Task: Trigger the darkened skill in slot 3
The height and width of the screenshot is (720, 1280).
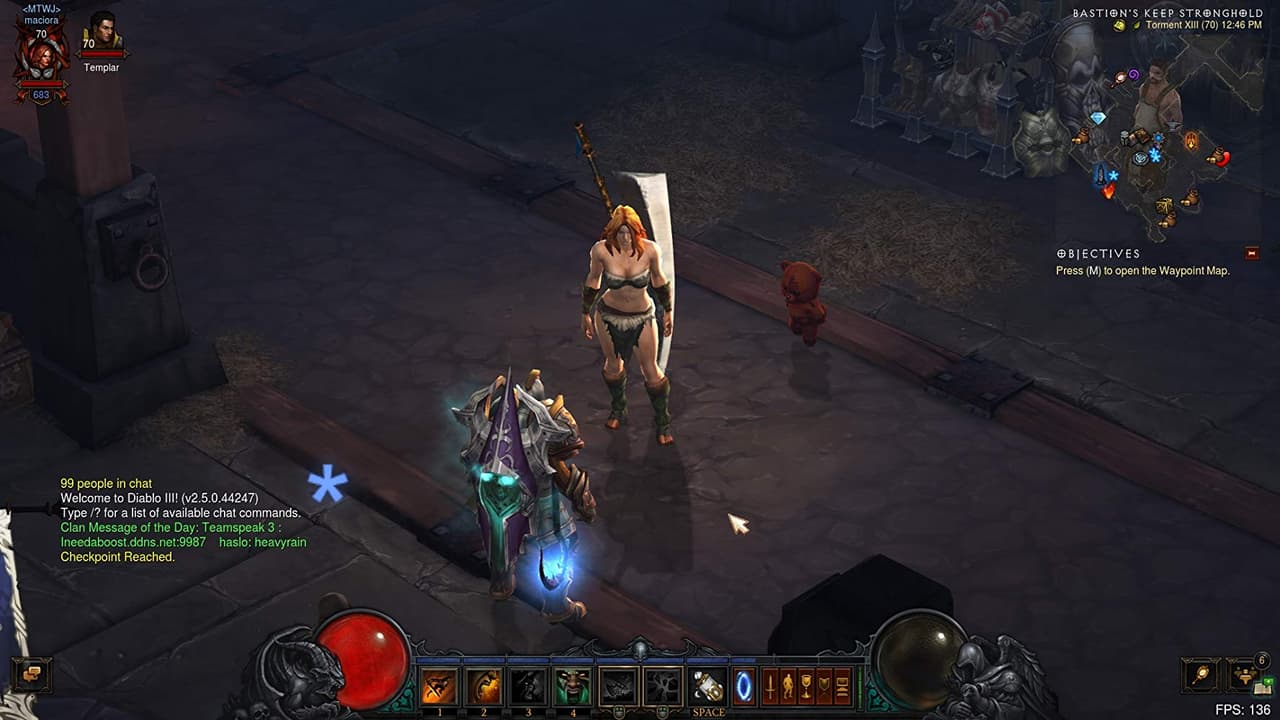Action: pyautogui.click(x=528, y=686)
